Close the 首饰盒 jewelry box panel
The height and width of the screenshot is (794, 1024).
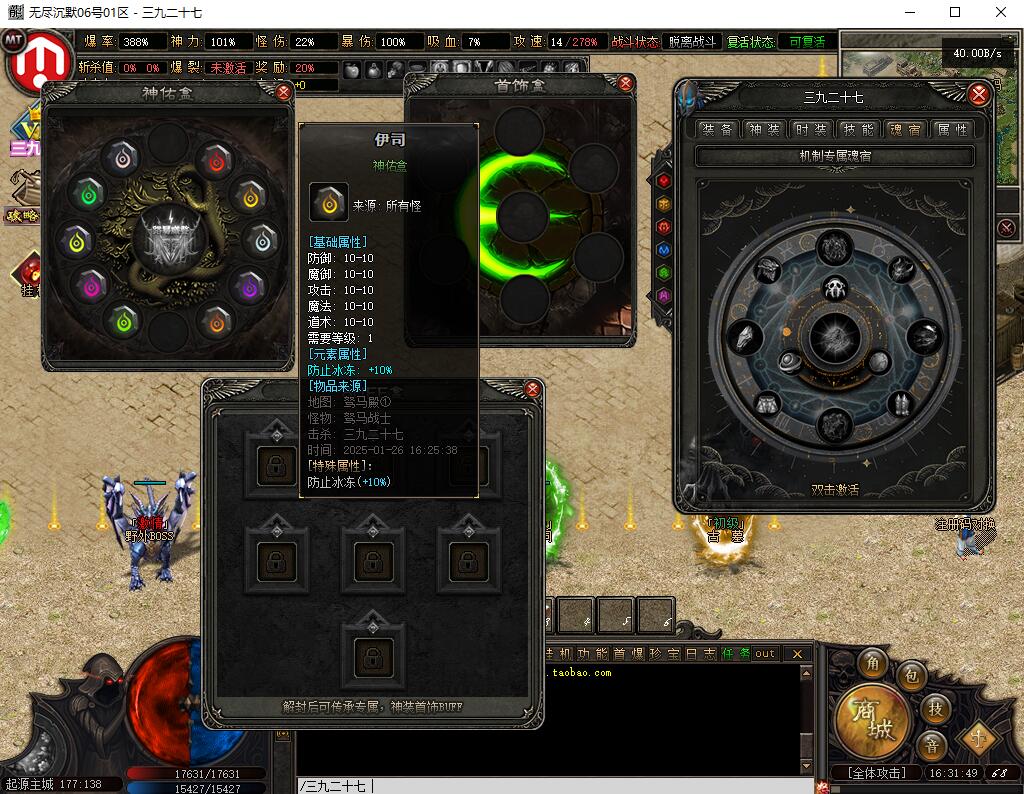pos(626,83)
